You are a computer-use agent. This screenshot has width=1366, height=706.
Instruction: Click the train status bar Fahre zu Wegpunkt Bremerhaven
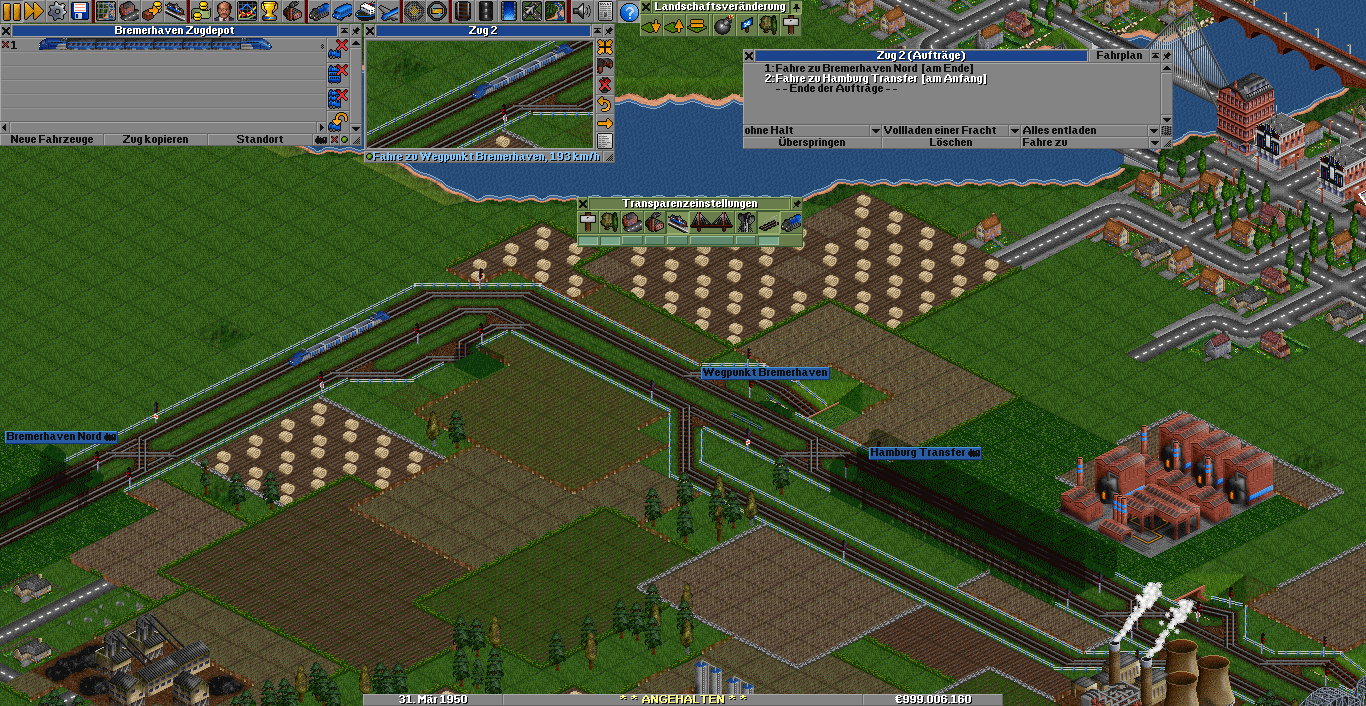point(486,157)
